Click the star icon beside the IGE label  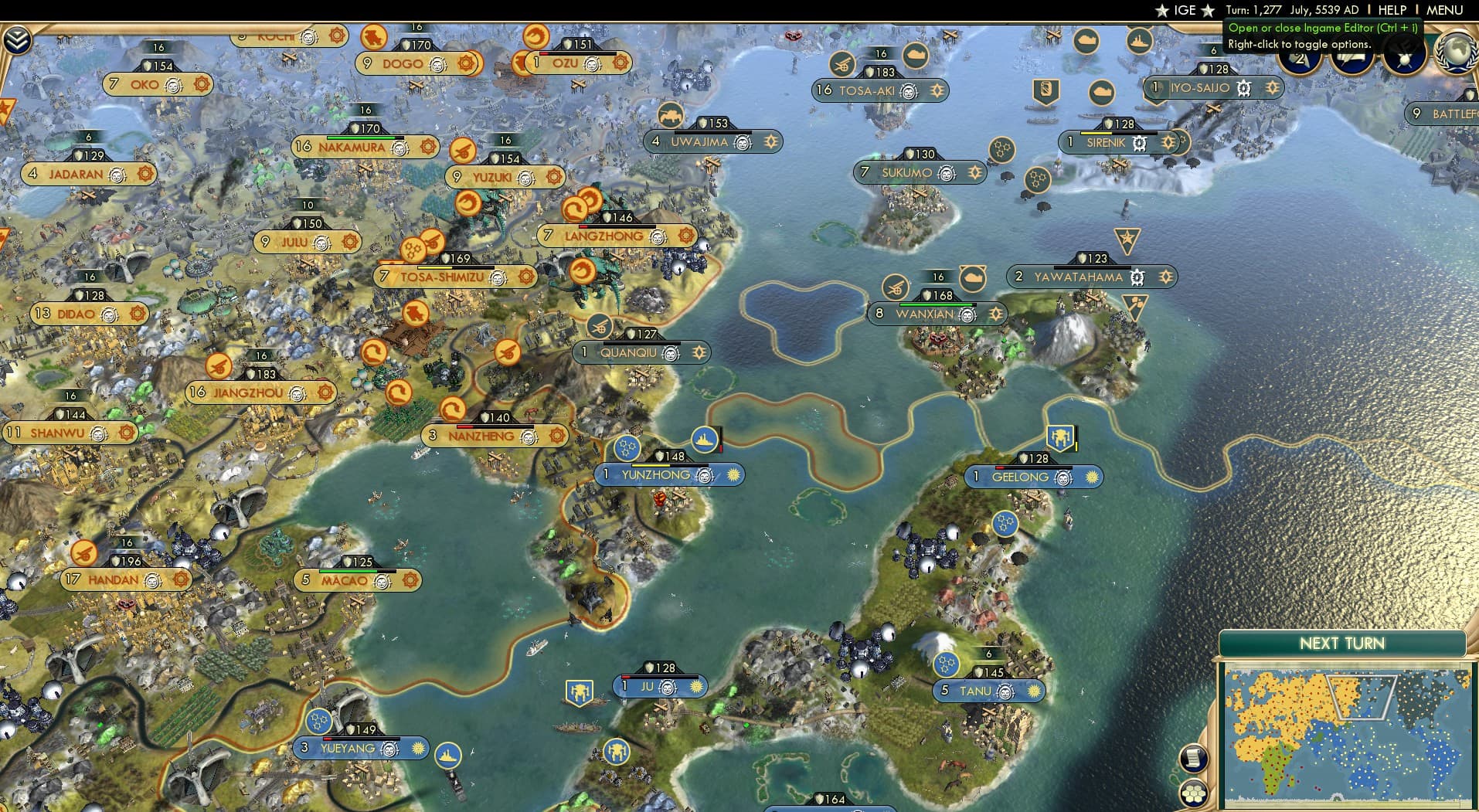click(x=1161, y=10)
